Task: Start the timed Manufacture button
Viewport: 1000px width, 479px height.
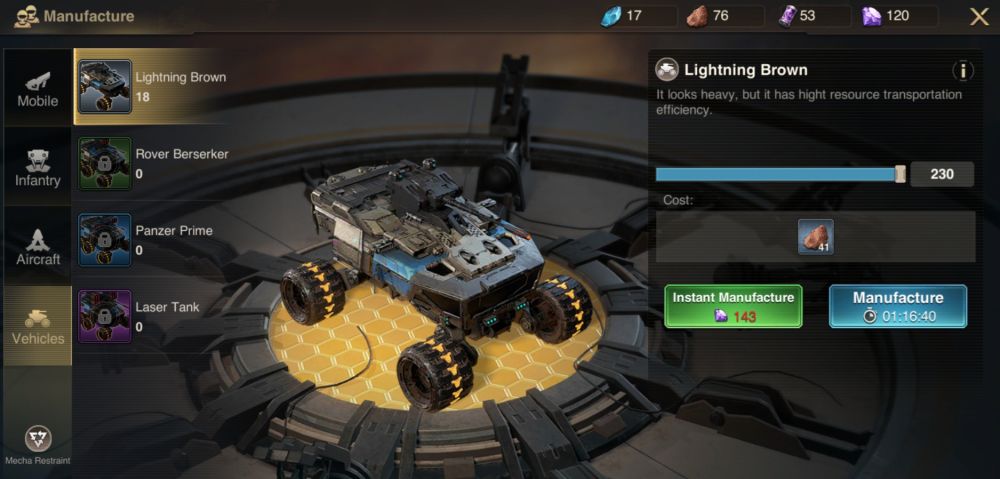Action: click(x=897, y=306)
